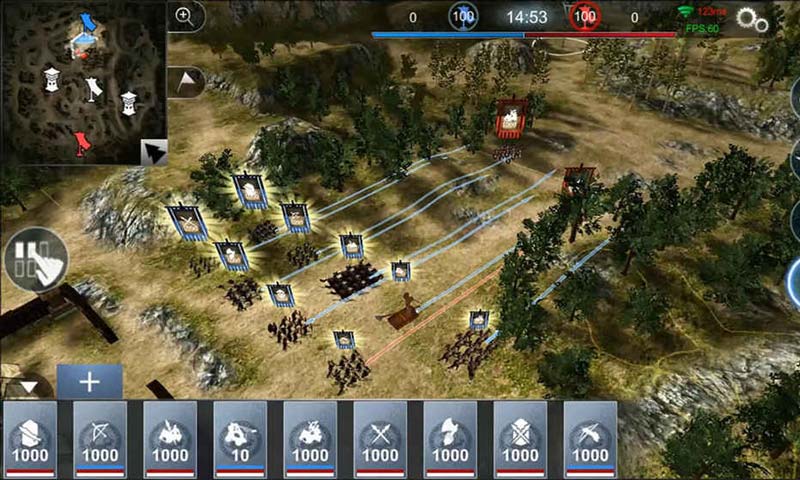Viewport: 800px width, 480px height.
Task: Select the crossed spears unit card
Action: pos(380,440)
